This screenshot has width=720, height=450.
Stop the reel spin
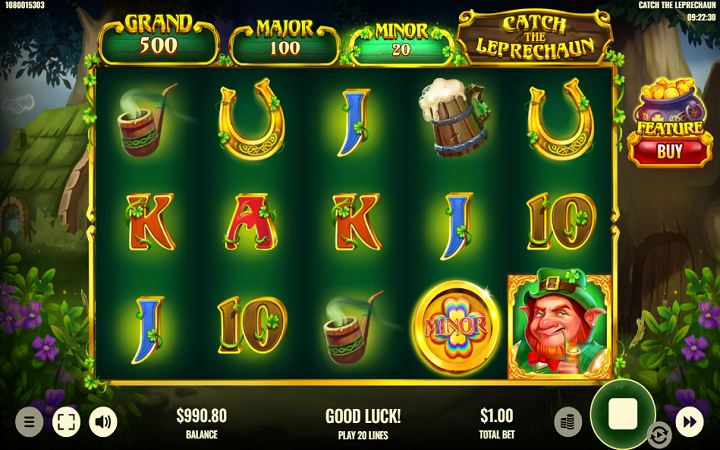tap(622, 414)
